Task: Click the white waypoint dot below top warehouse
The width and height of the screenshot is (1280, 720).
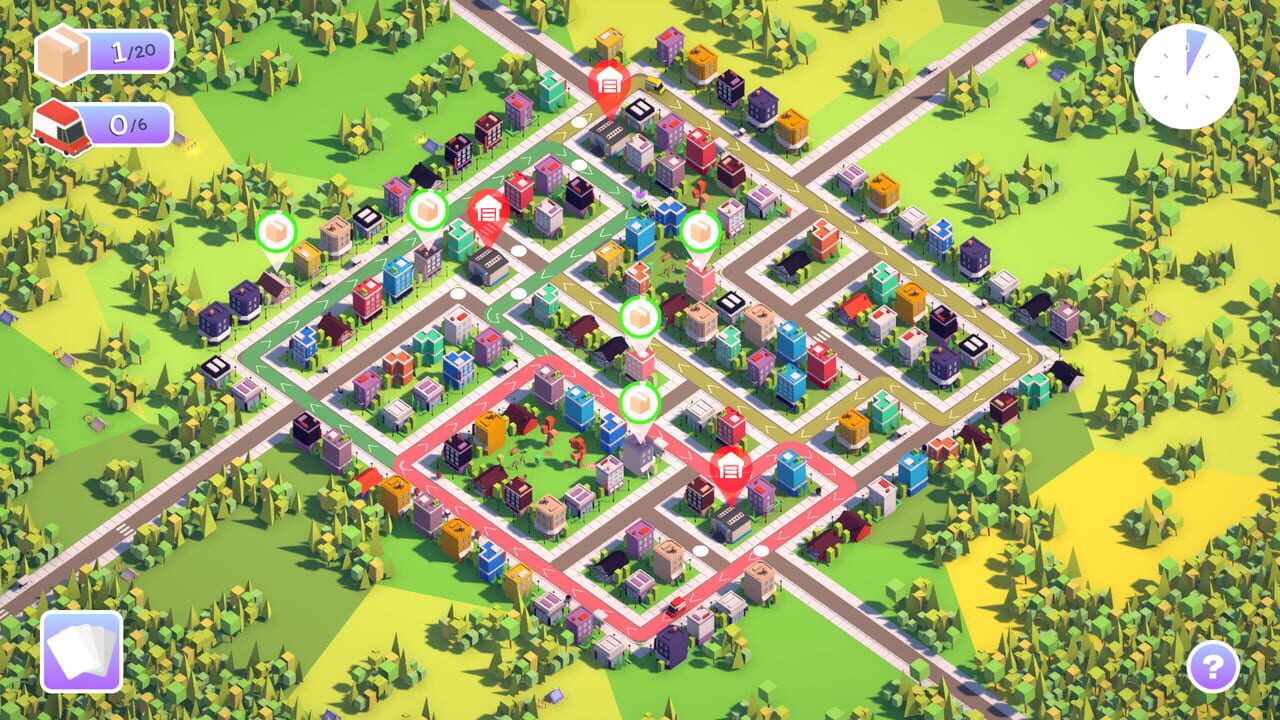Action: pyautogui.click(x=580, y=124)
